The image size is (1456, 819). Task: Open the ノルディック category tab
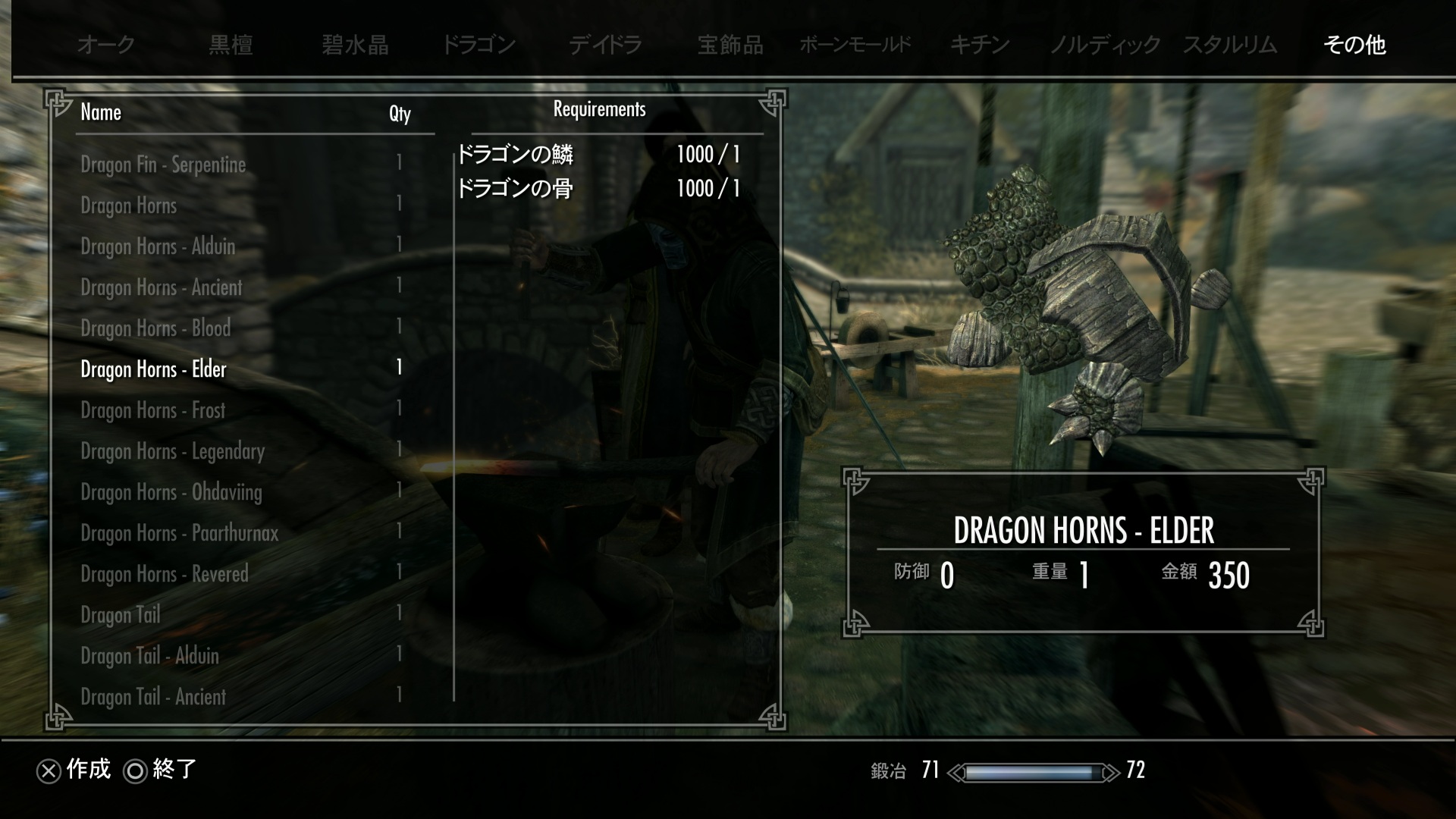1104,45
